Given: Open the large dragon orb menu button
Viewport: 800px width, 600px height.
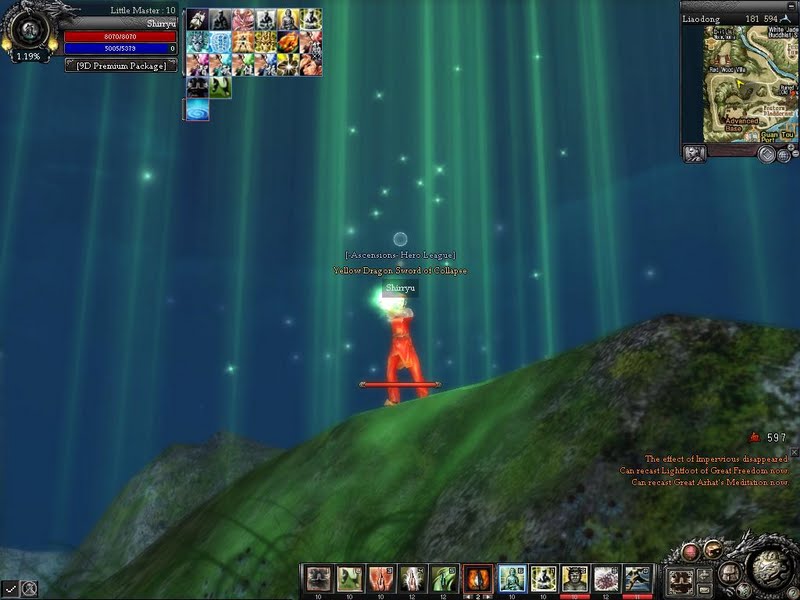Looking at the screenshot, I should tap(769, 570).
